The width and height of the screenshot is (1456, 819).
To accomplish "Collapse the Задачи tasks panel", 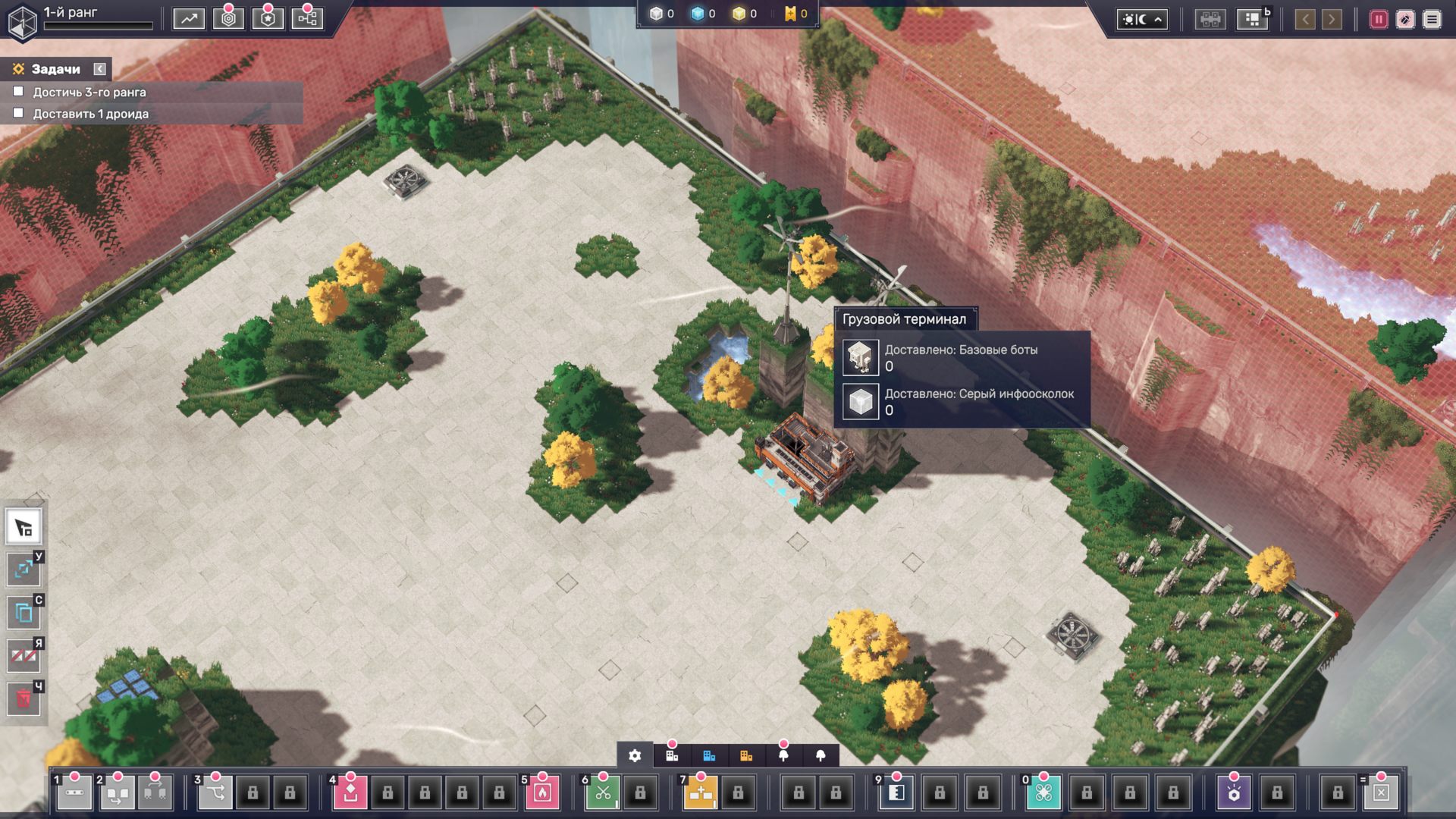I will [99, 69].
